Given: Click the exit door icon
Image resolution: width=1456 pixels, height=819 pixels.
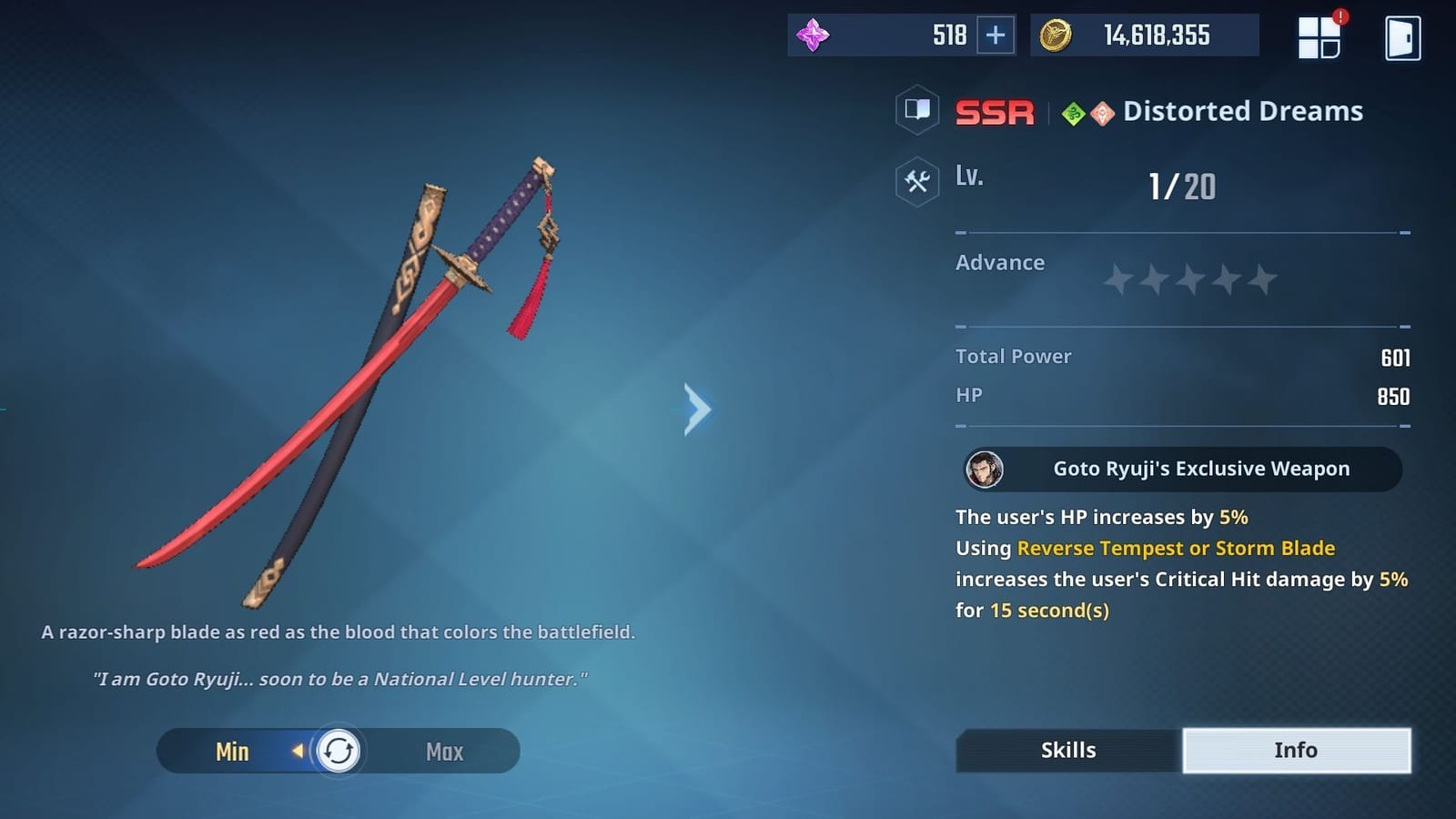Looking at the screenshot, I should pyautogui.click(x=1402, y=36).
